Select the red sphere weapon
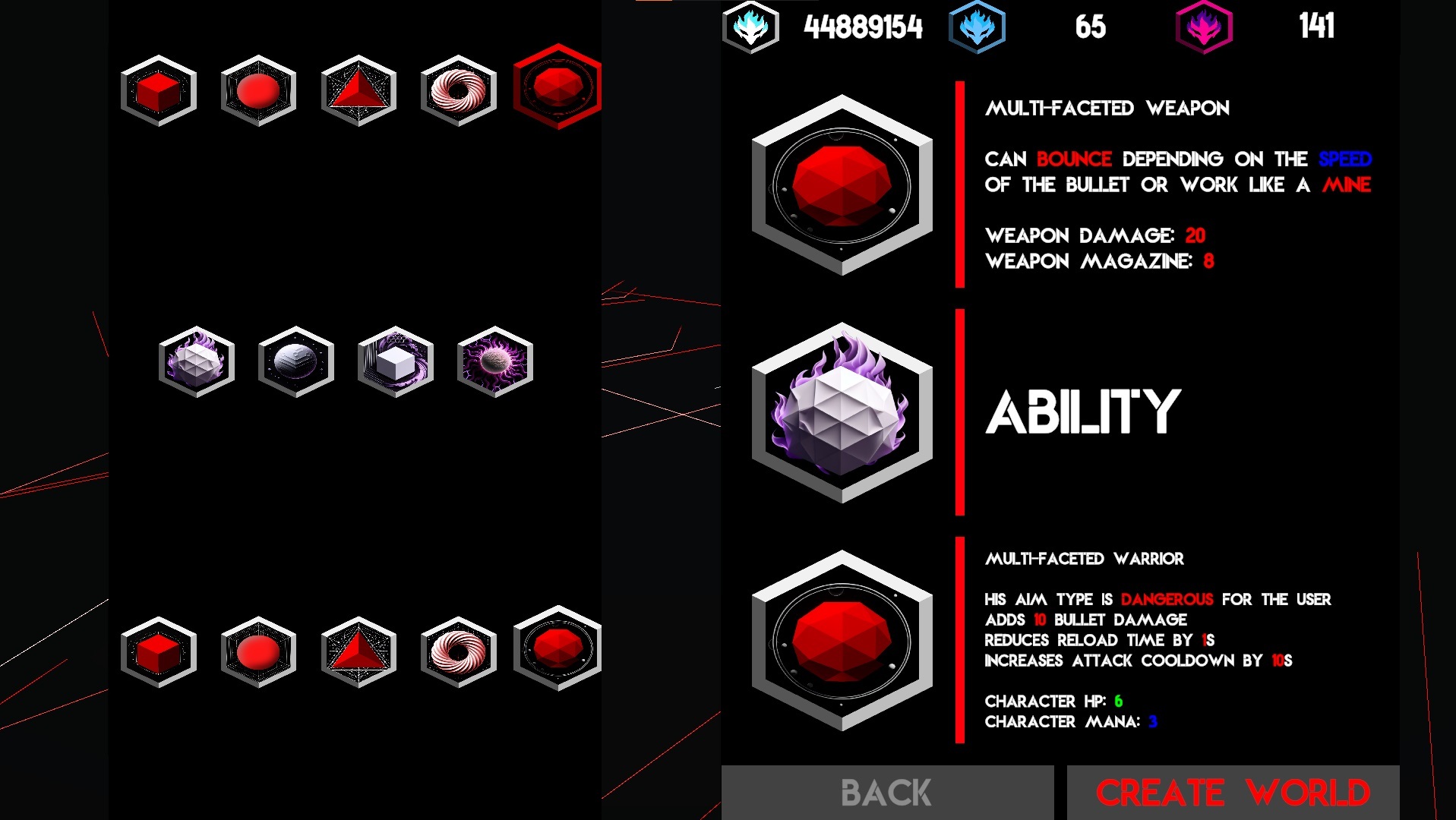The height and width of the screenshot is (820, 1456). click(x=257, y=91)
